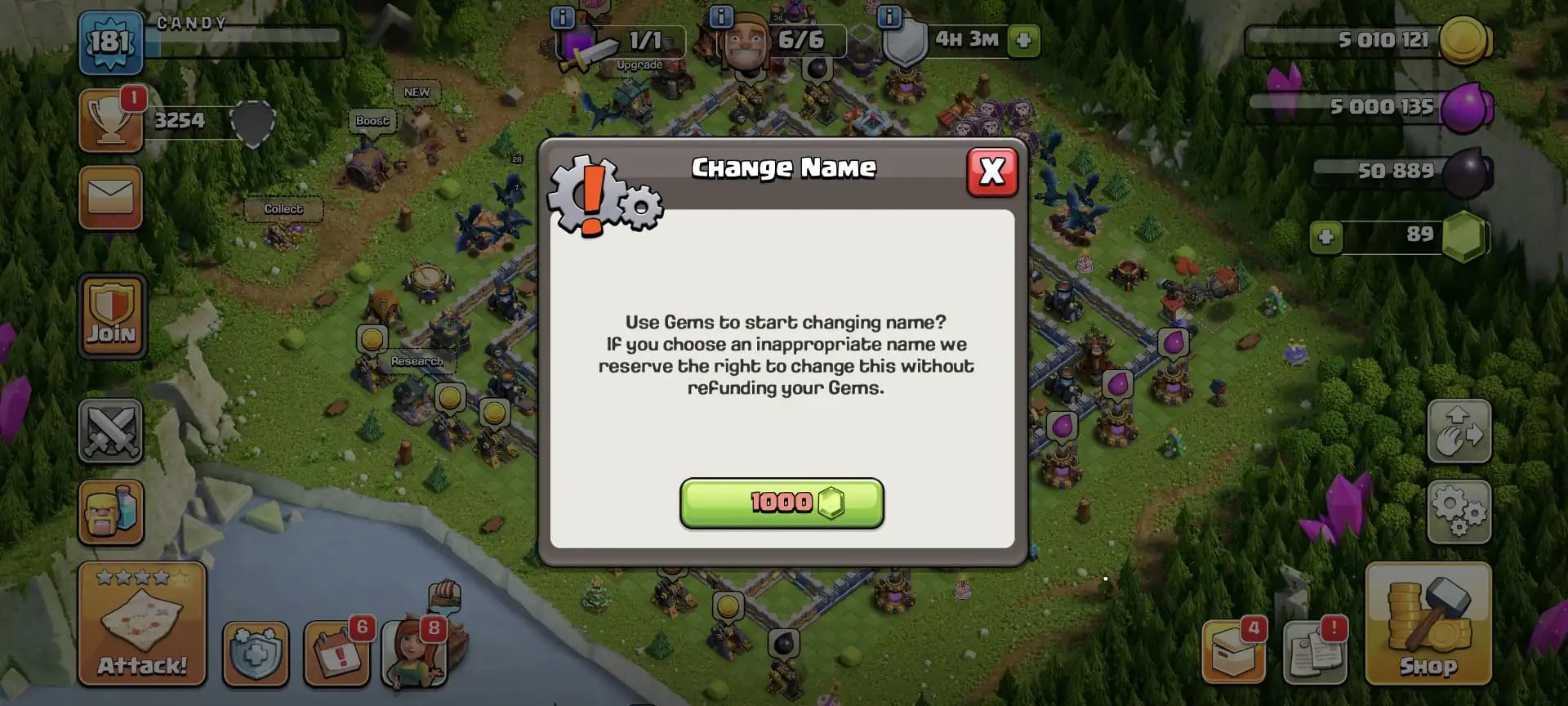
Task: Confirm name change with 1000 gems button
Action: click(781, 504)
